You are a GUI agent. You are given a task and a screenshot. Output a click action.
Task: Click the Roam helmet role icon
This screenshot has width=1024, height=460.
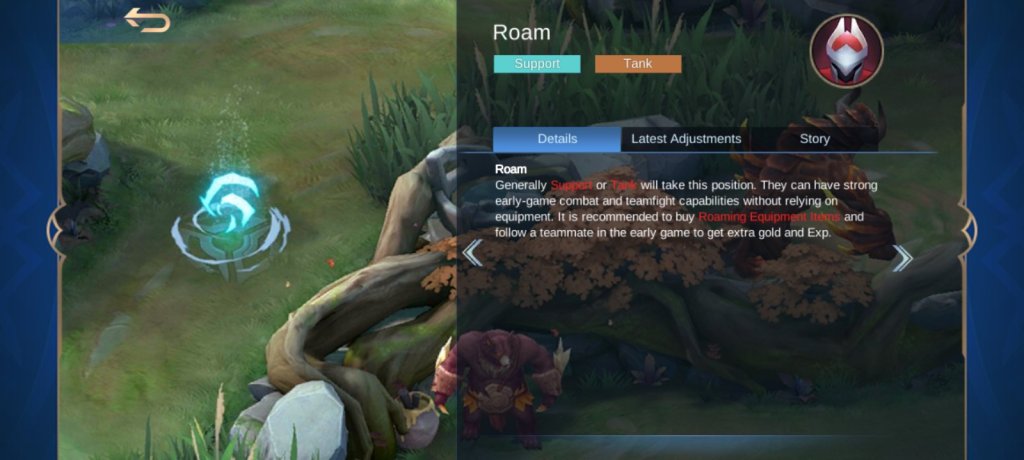tap(846, 51)
